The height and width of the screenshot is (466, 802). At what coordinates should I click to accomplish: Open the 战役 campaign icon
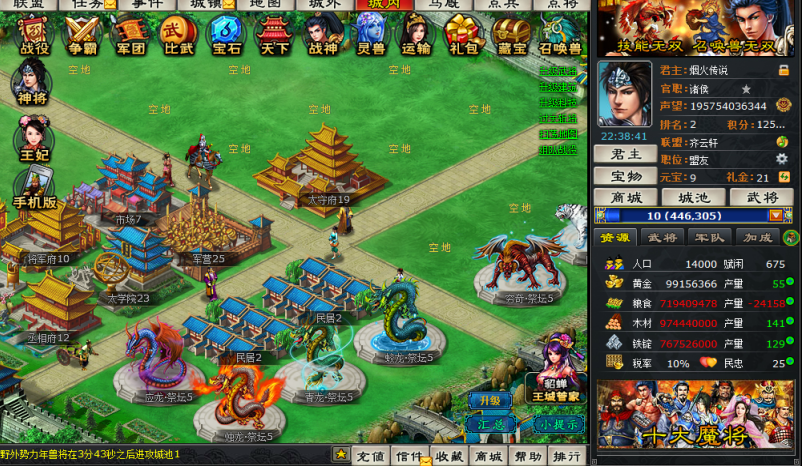coord(34,35)
